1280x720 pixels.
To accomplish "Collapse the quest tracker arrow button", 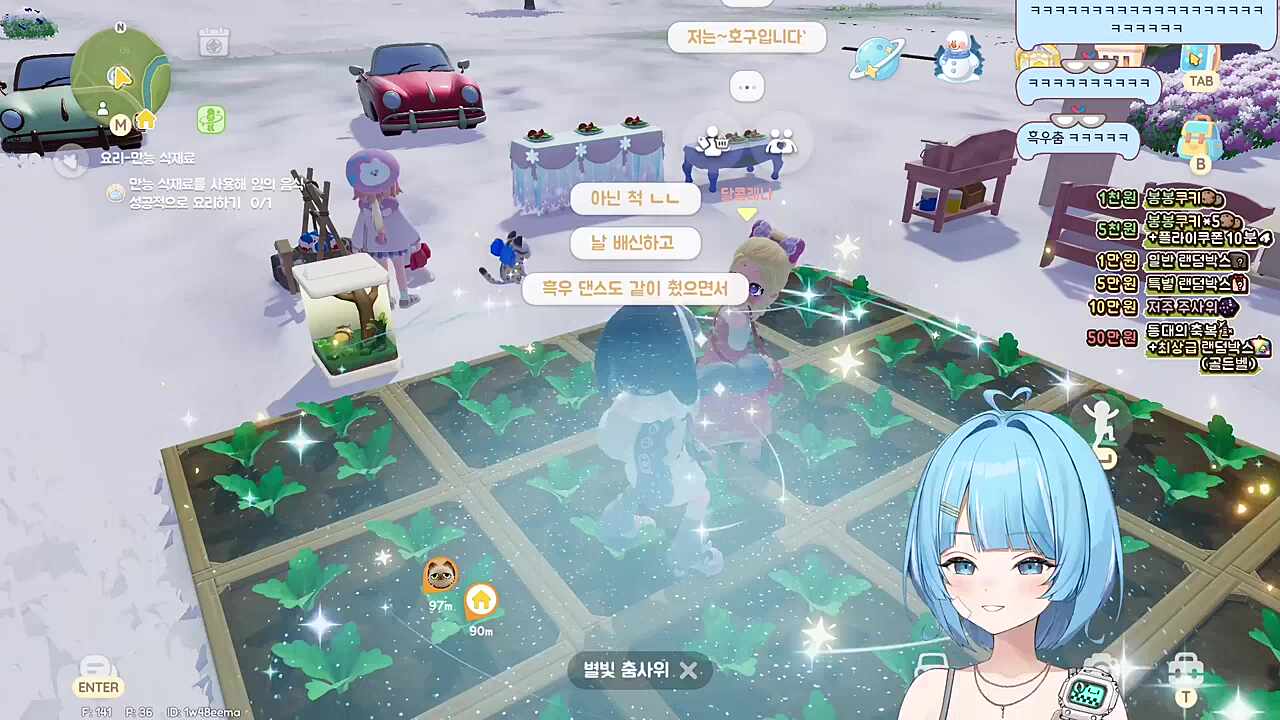I will coord(71,160).
